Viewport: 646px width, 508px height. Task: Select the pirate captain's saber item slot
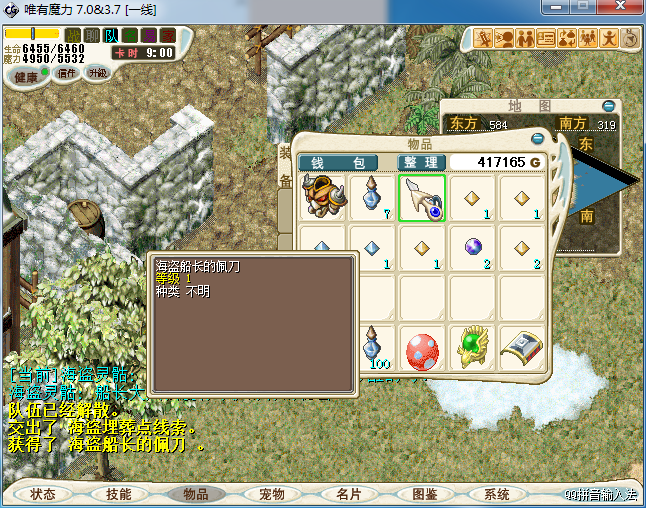tap(422, 197)
